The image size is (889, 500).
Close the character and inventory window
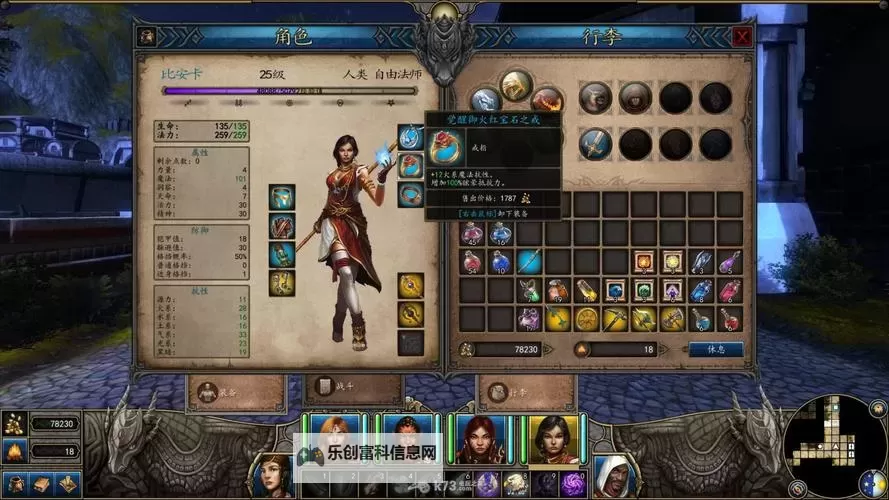point(742,37)
